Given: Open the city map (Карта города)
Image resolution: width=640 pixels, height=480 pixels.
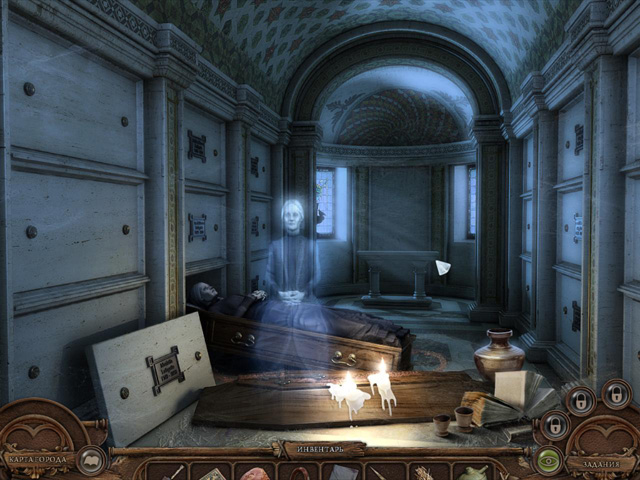Looking at the screenshot, I should coord(37,459).
